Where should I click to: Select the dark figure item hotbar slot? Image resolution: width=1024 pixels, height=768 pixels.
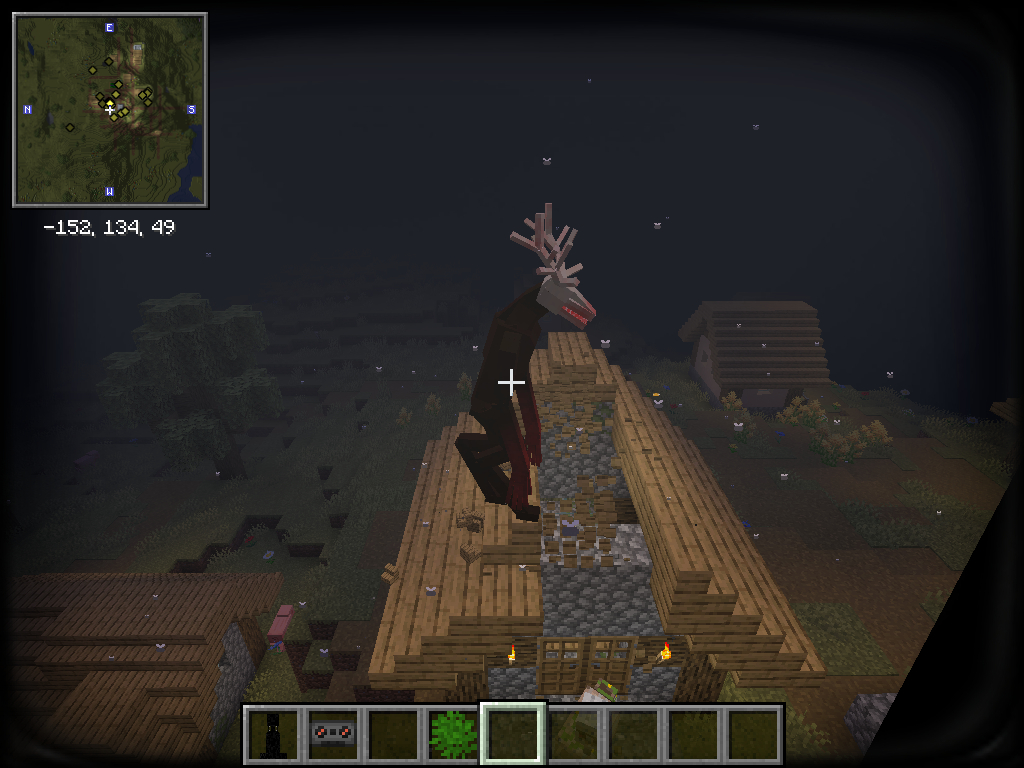tap(274, 734)
